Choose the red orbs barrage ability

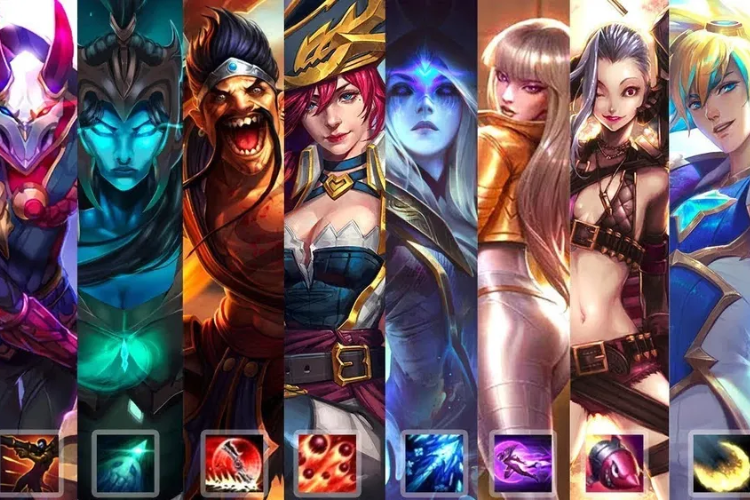coord(327,462)
